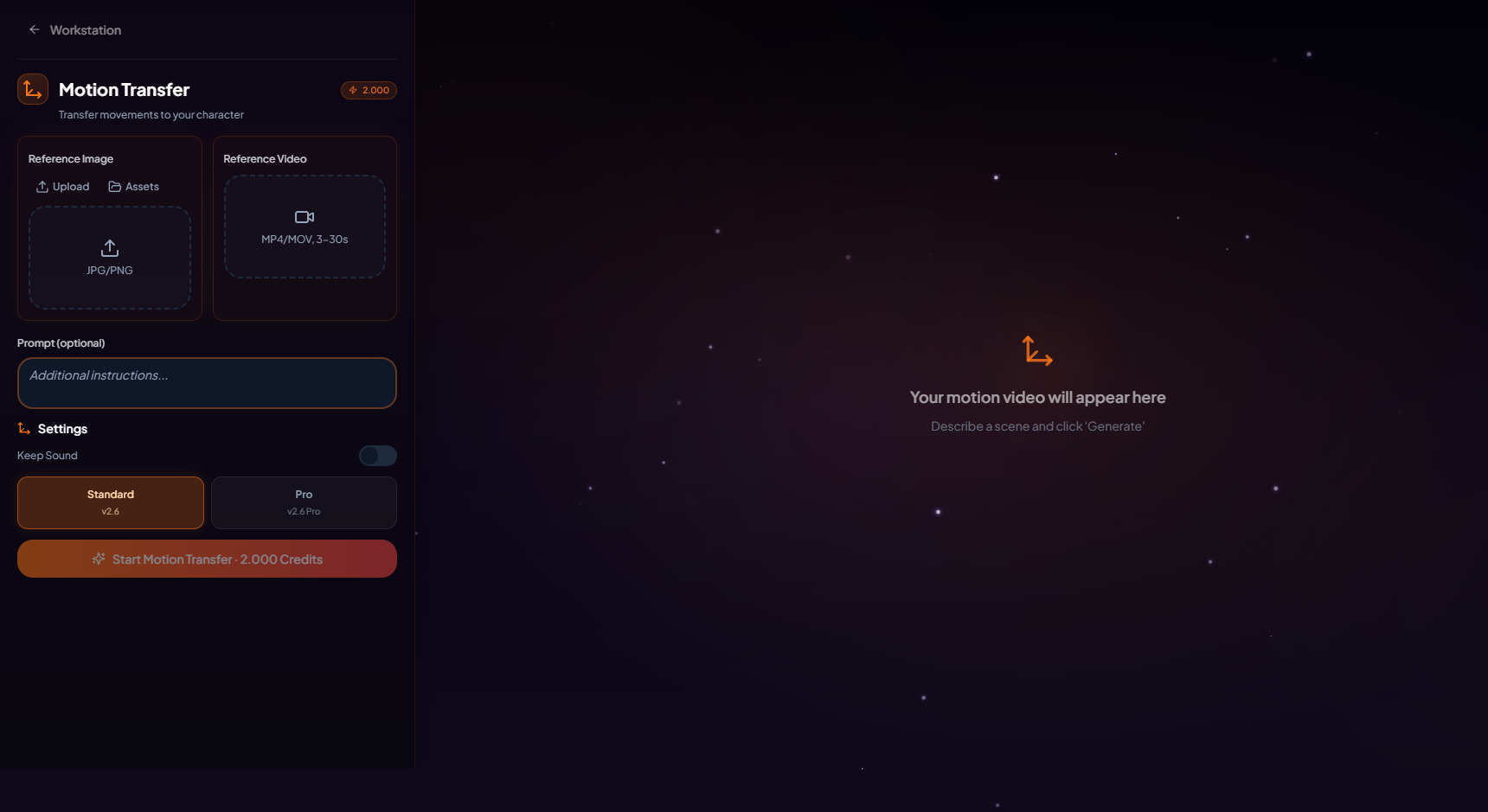This screenshot has width=1488, height=812.
Task: Click the Upload option for reference image
Action: pyautogui.click(x=62, y=187)
